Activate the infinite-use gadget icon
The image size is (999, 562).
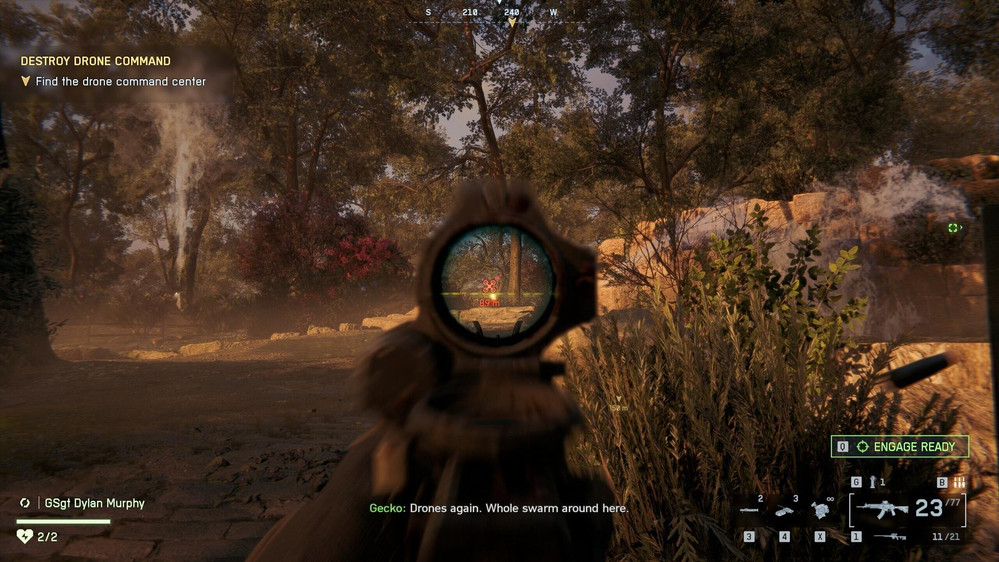[x=821, y=510]
